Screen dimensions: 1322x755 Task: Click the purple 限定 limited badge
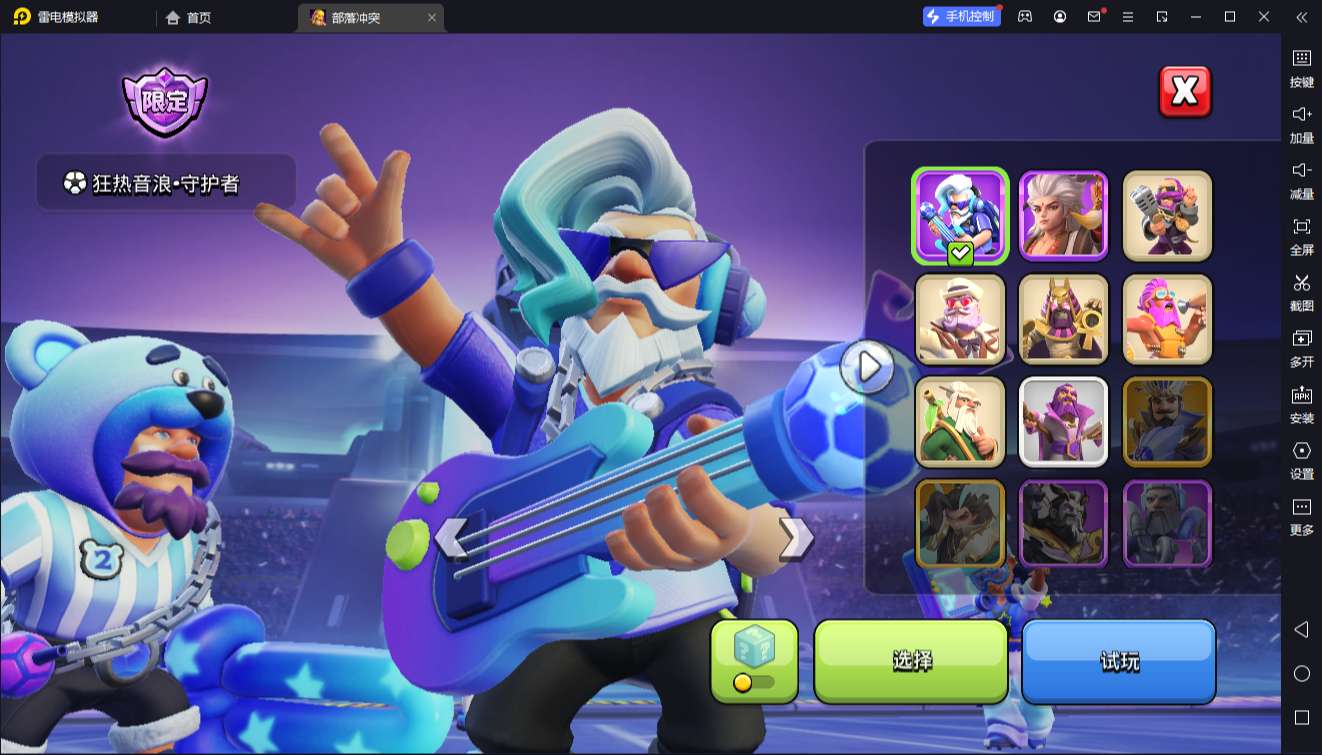(x=164, y=101)
